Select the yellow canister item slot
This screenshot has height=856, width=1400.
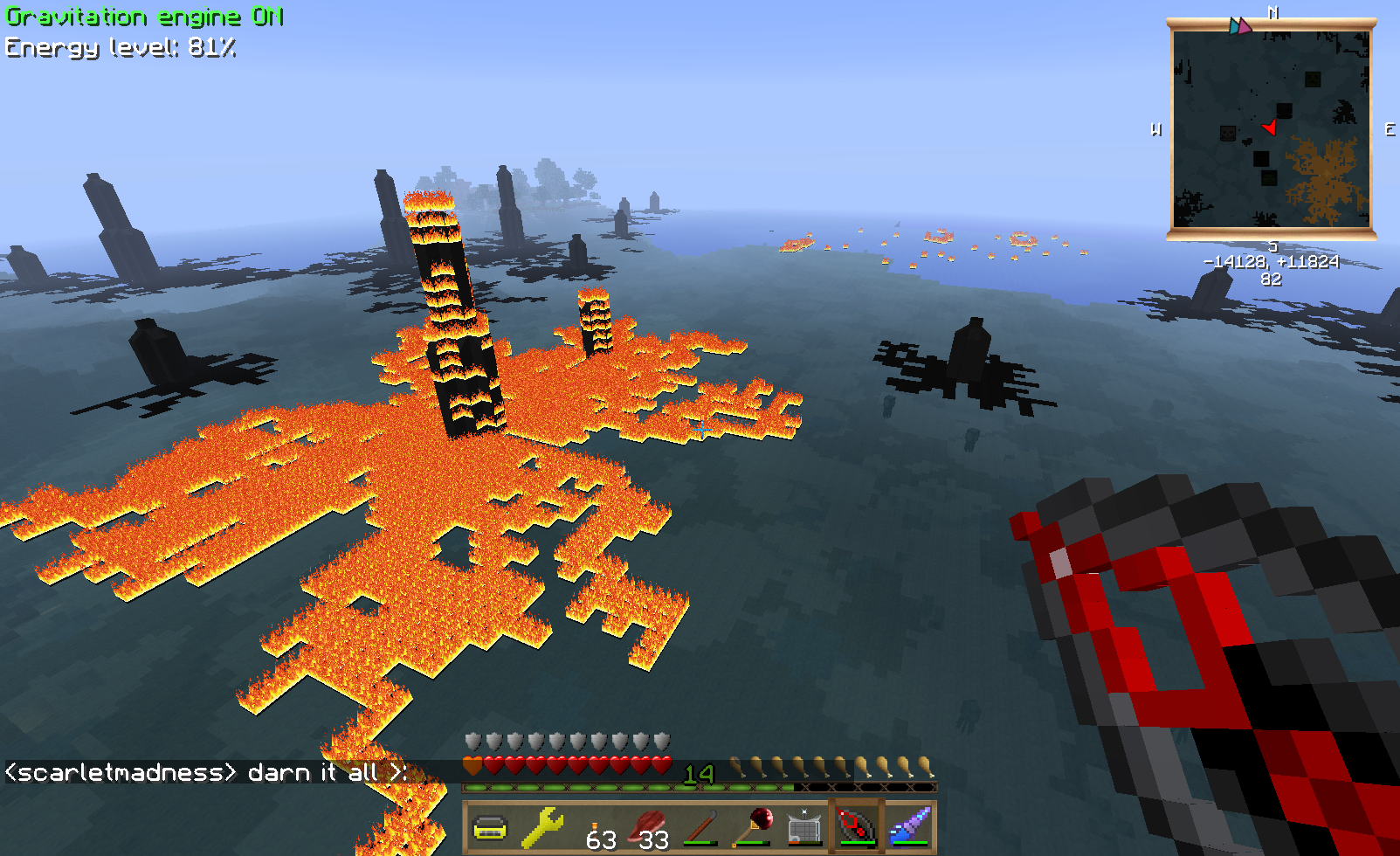coord(490,826)
